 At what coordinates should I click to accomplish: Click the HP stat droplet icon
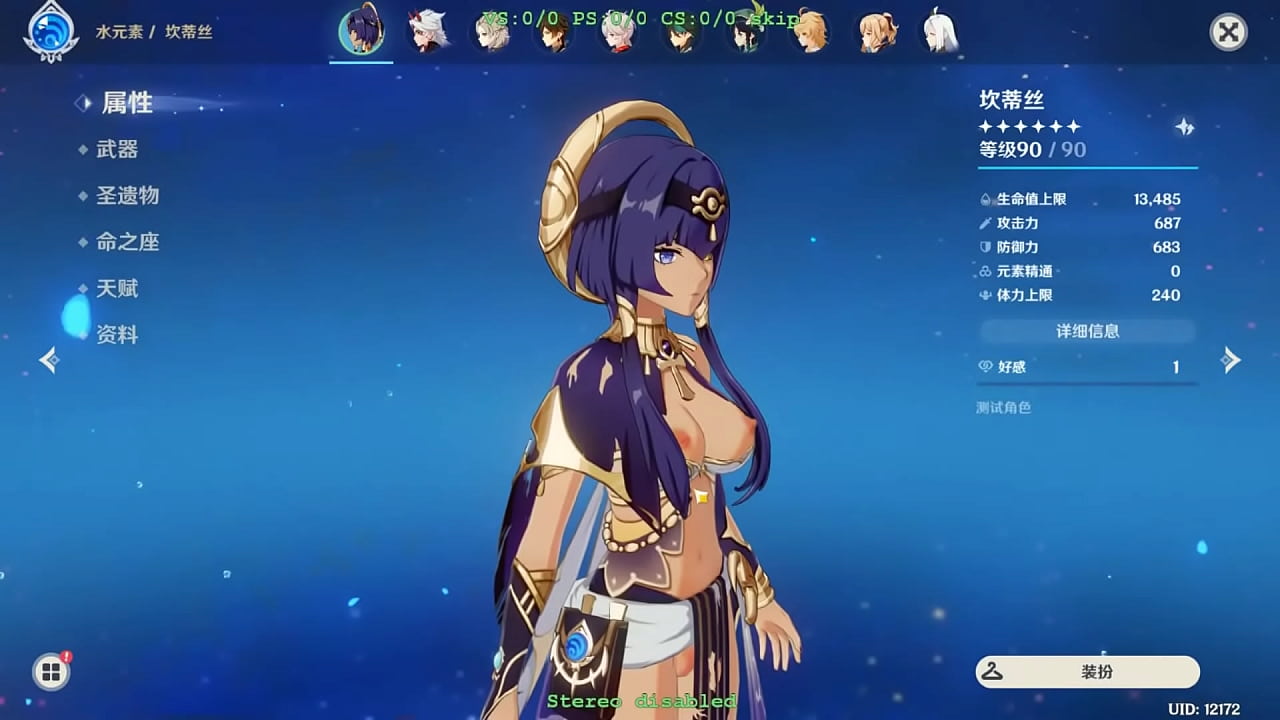[x=985, y=199]
